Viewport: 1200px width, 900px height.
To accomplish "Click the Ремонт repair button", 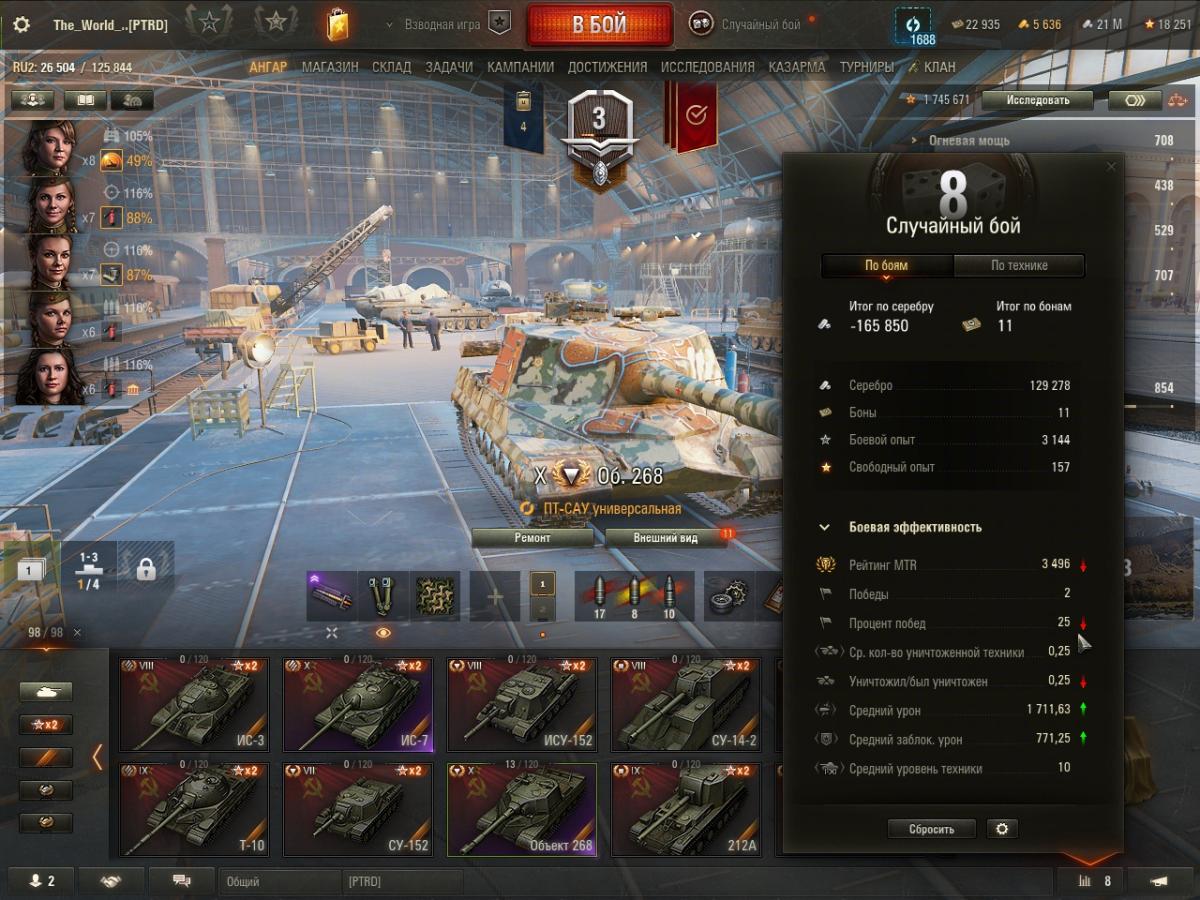I will (x=532, y=537).
